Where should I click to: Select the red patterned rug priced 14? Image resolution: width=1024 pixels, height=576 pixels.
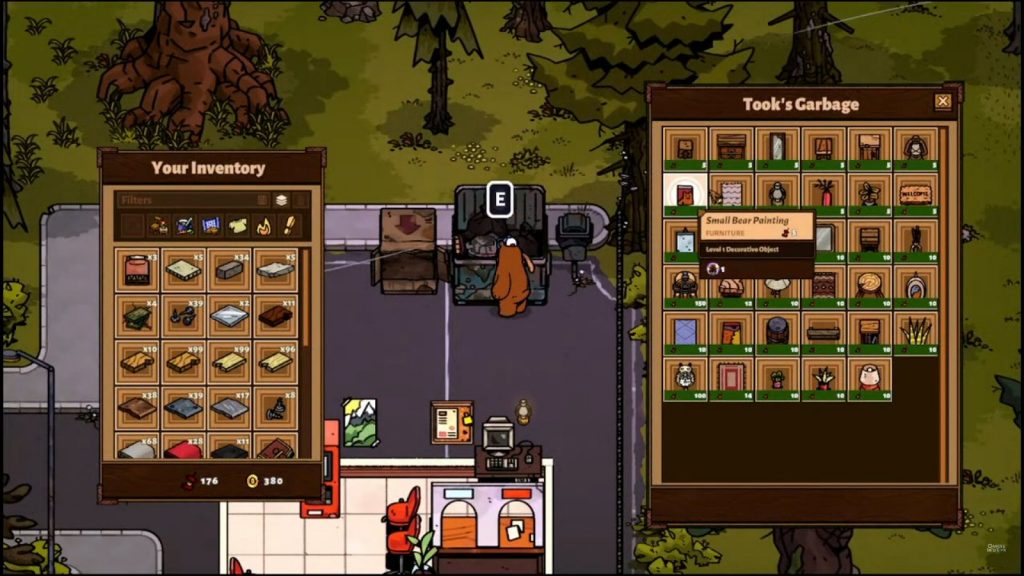731,376
